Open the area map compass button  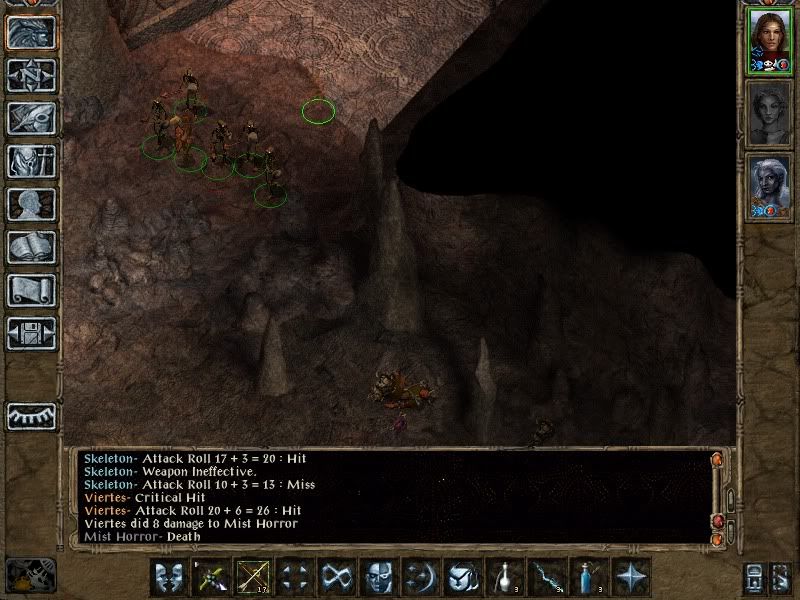click(30, 75)
